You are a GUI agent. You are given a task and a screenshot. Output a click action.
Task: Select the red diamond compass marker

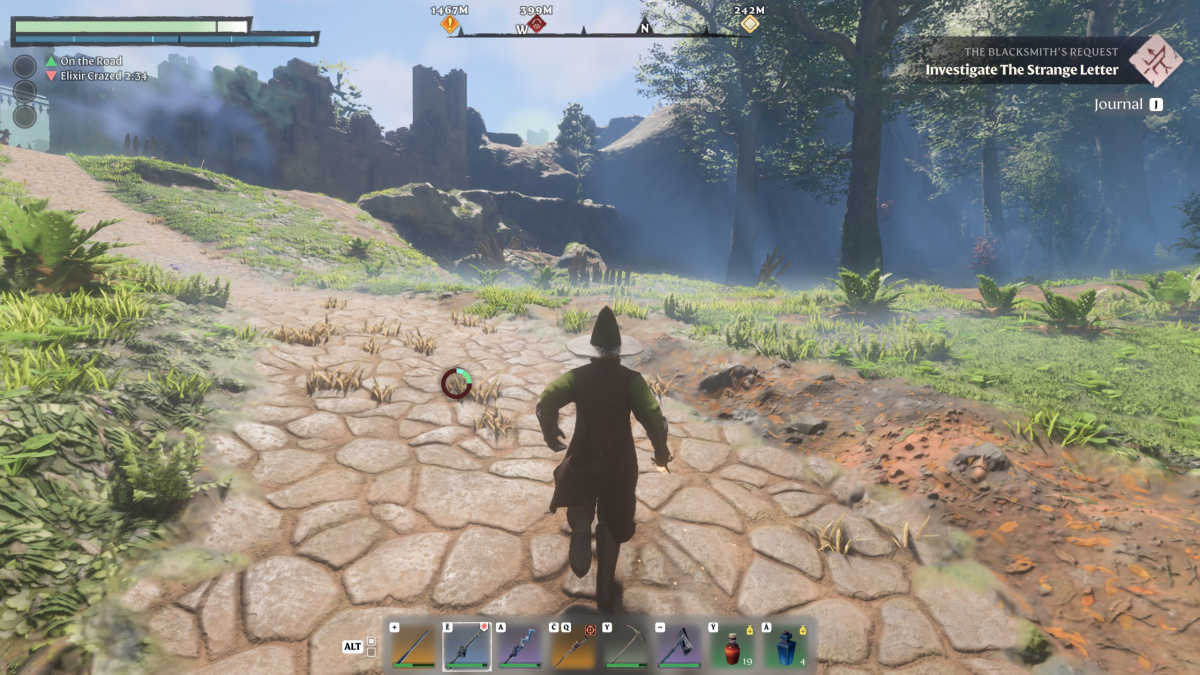tap(537, 23)
